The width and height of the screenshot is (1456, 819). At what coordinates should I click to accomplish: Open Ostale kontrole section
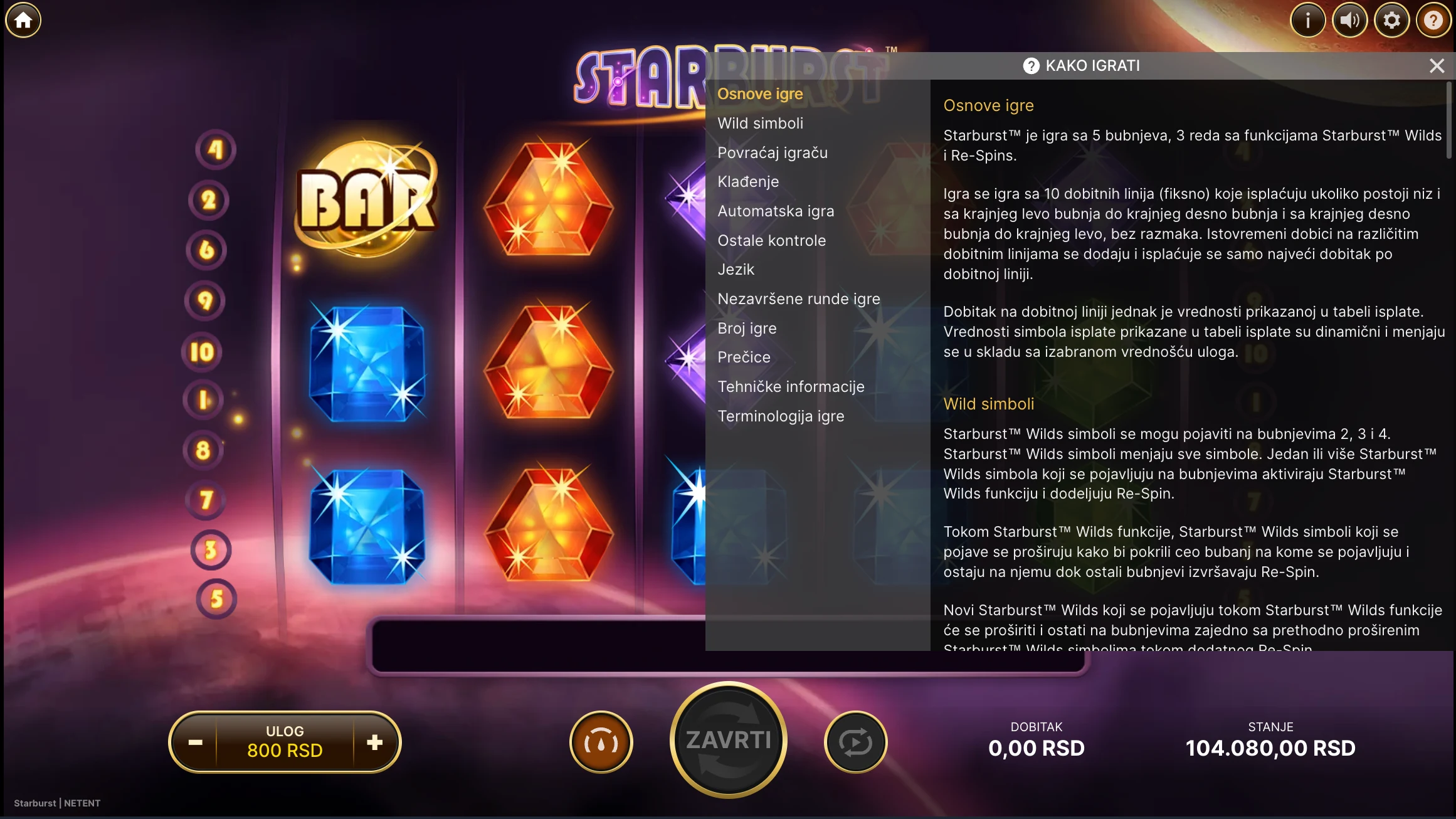[x=771, y=241]
